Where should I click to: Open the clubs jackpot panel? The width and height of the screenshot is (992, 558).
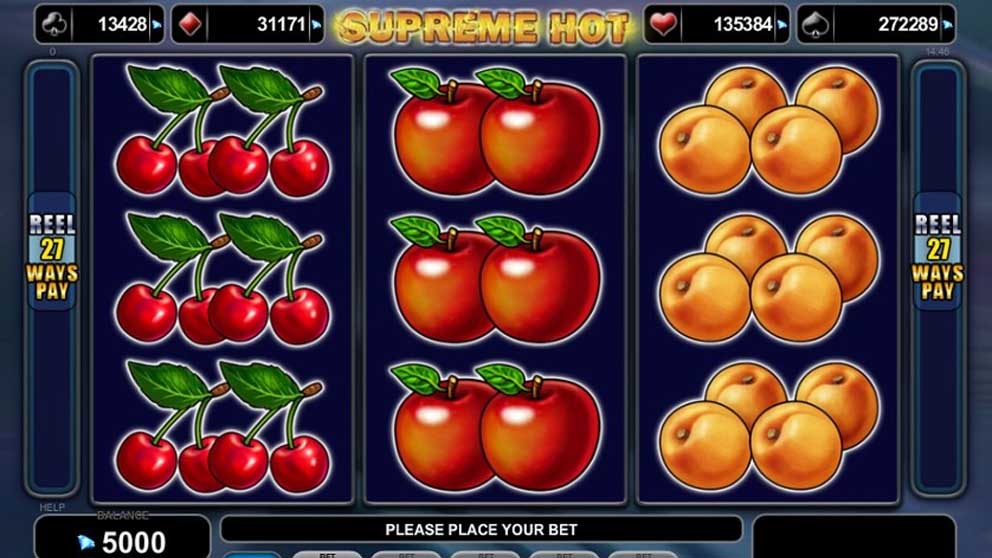100,25
